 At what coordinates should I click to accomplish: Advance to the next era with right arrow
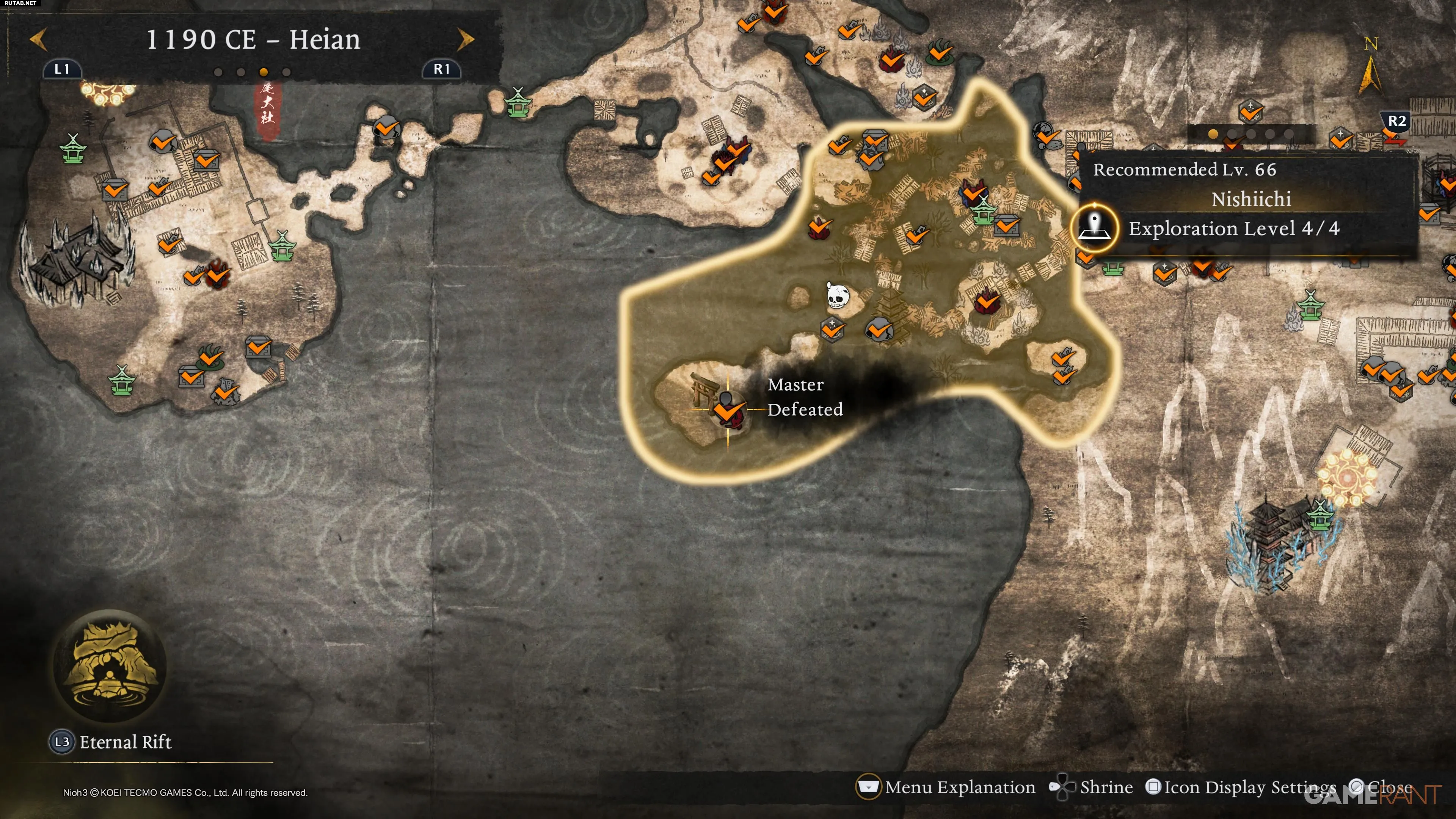(x=465, y=39)
